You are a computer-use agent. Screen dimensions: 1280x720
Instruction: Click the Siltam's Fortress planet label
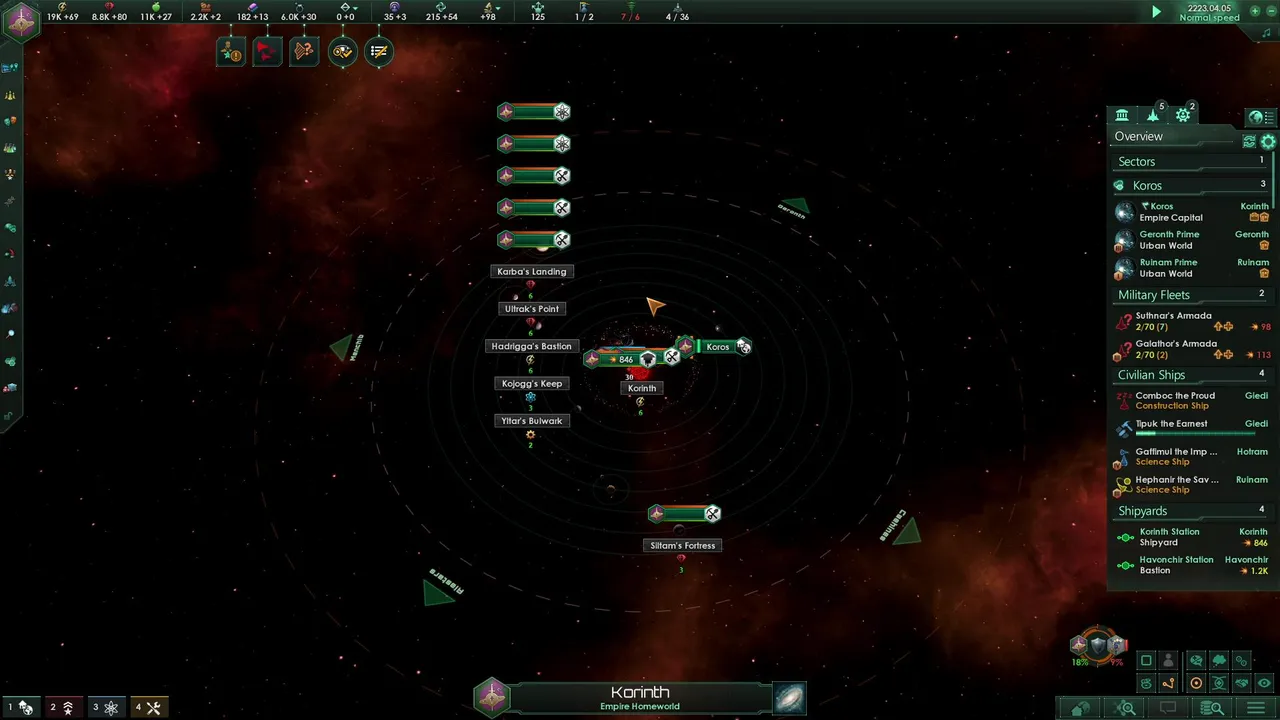coord(683,546)
